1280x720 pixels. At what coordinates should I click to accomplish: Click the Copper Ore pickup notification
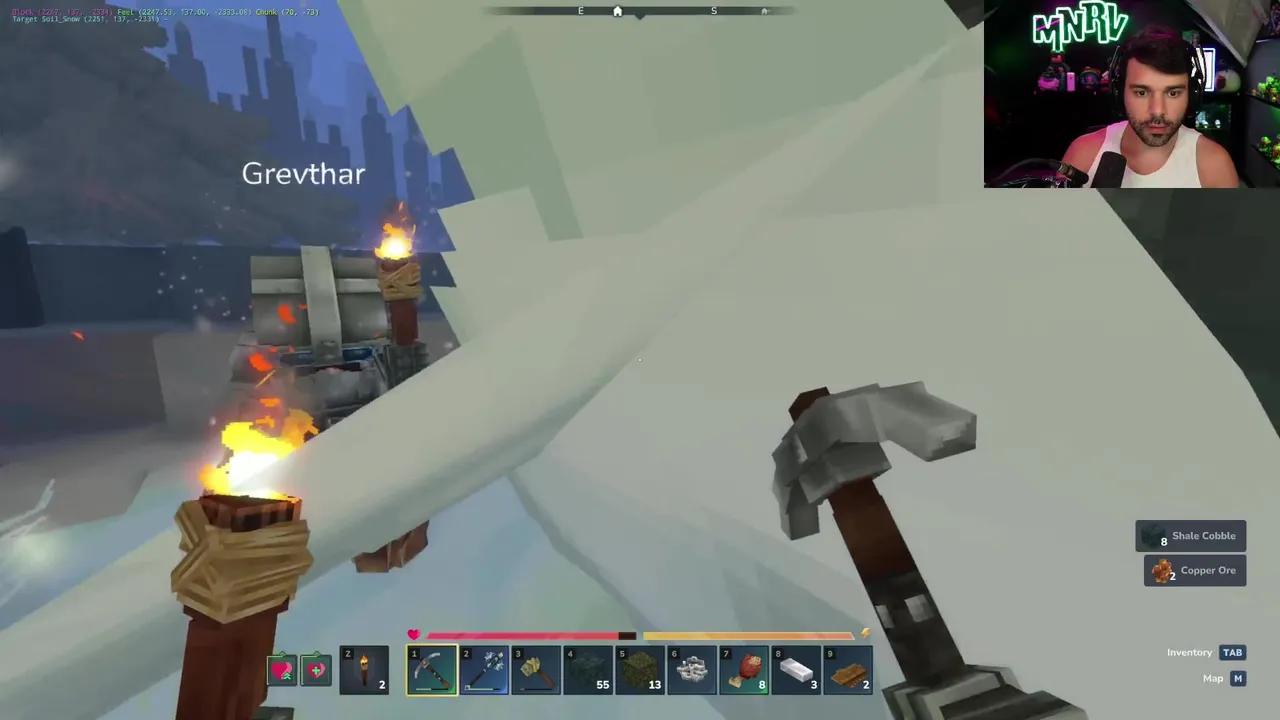click(1194, 570)
